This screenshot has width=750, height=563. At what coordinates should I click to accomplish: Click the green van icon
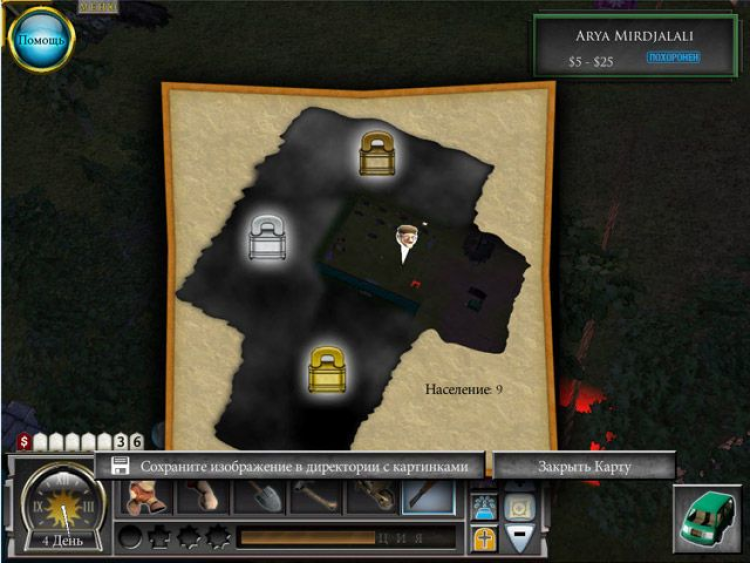pyautogui.click(x=704, y=519)
